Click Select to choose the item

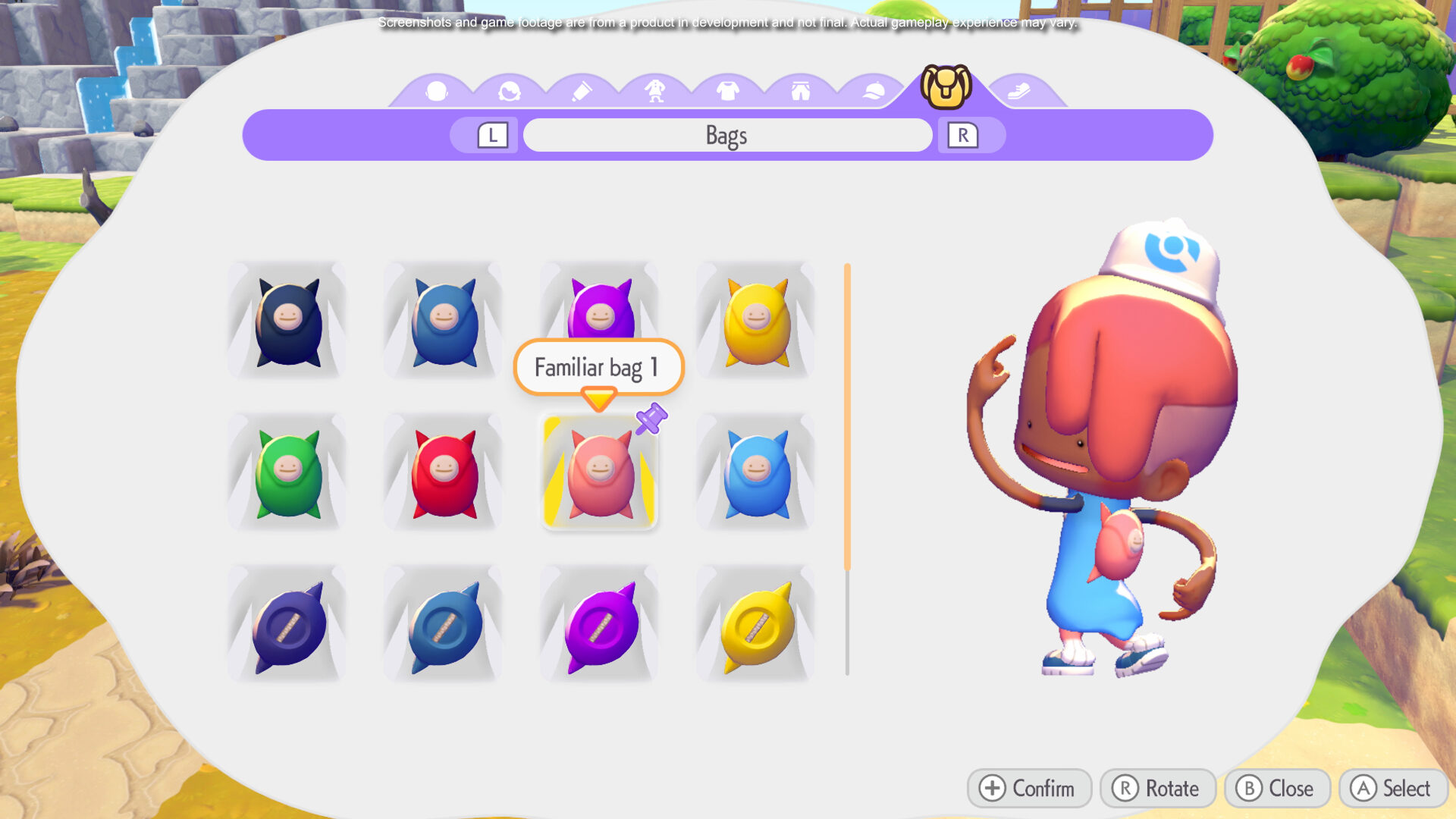click(x=1394, y=788)
